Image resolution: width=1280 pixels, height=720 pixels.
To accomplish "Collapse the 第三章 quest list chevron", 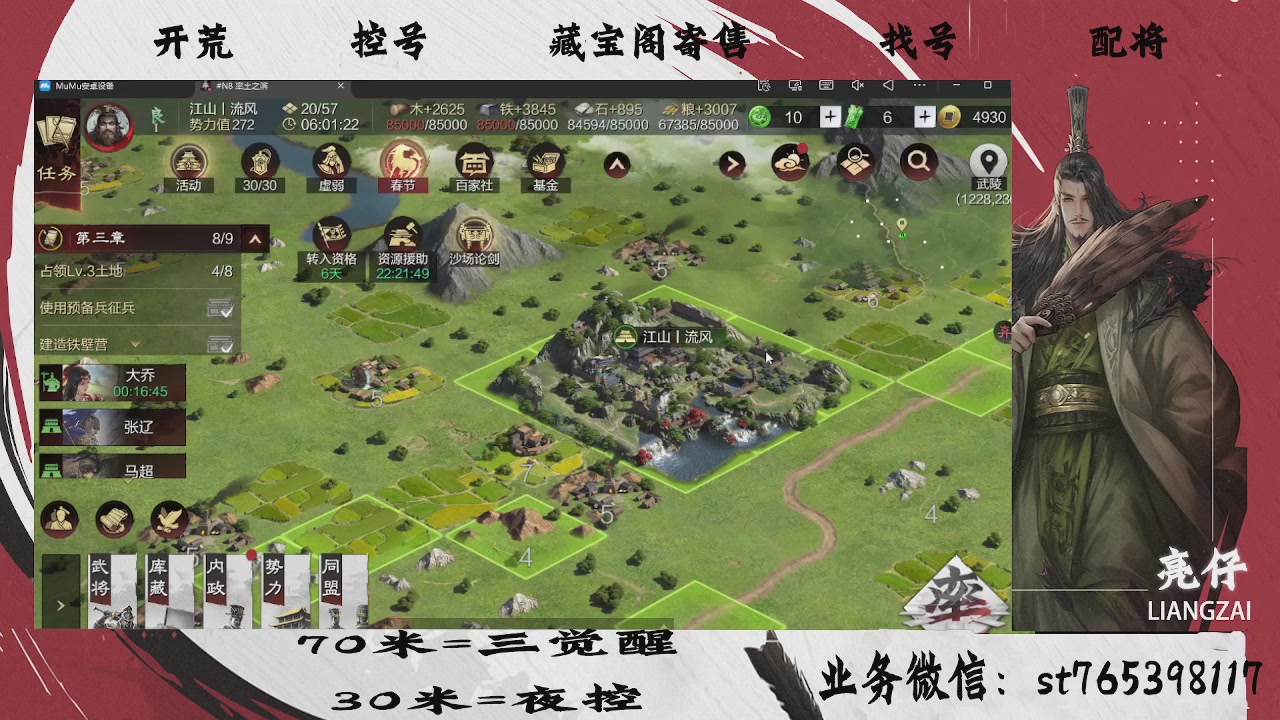I will coord(256,239).
